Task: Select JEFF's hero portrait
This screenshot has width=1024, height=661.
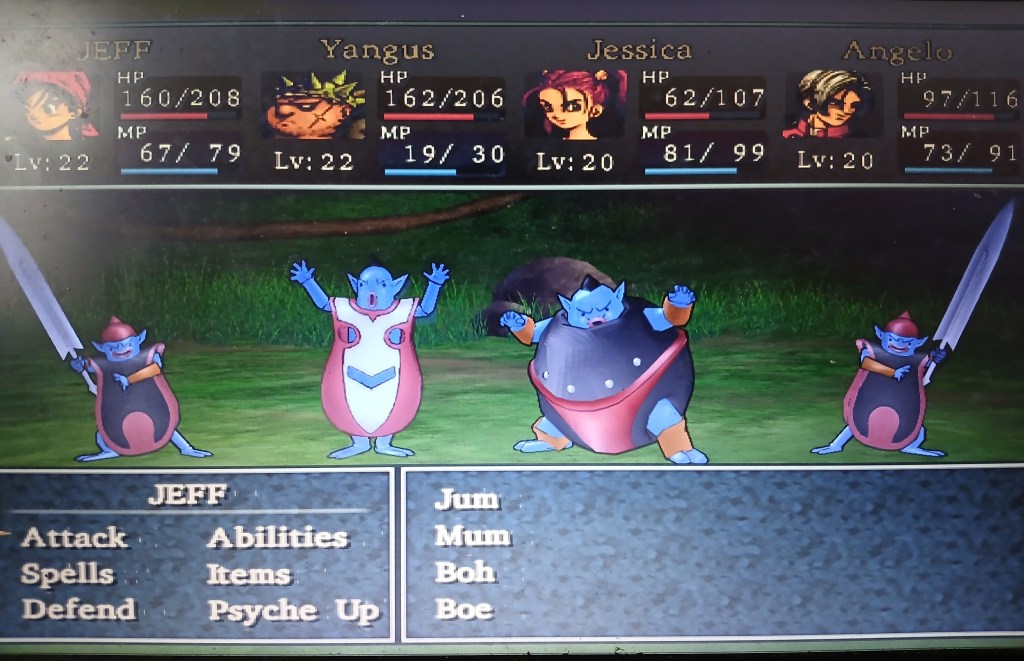Action: (x=56, y=105)
